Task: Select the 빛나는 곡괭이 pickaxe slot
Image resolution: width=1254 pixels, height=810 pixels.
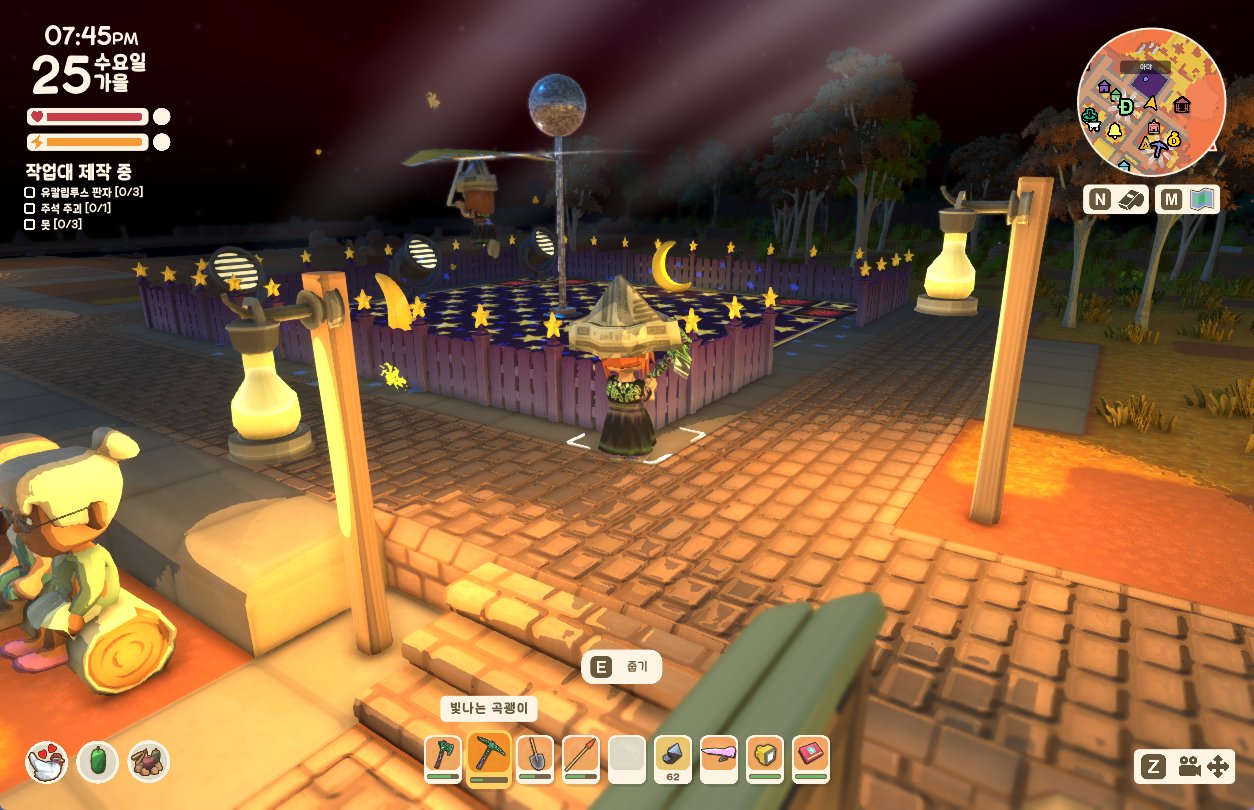Action: [489, 756]
